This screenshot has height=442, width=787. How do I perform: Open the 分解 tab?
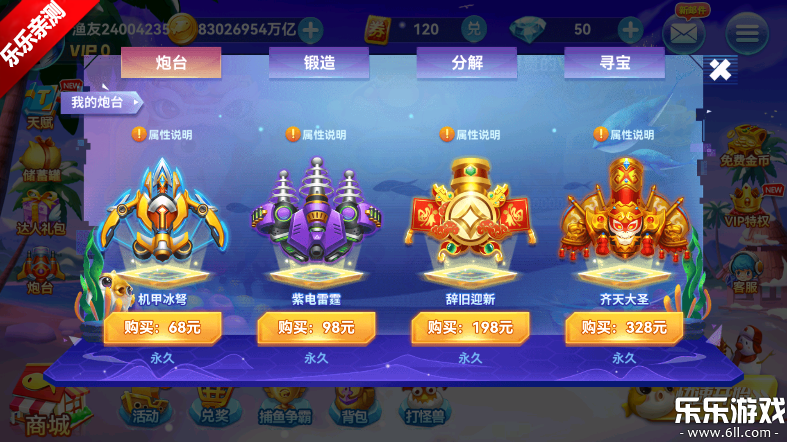tap(467, 63)
